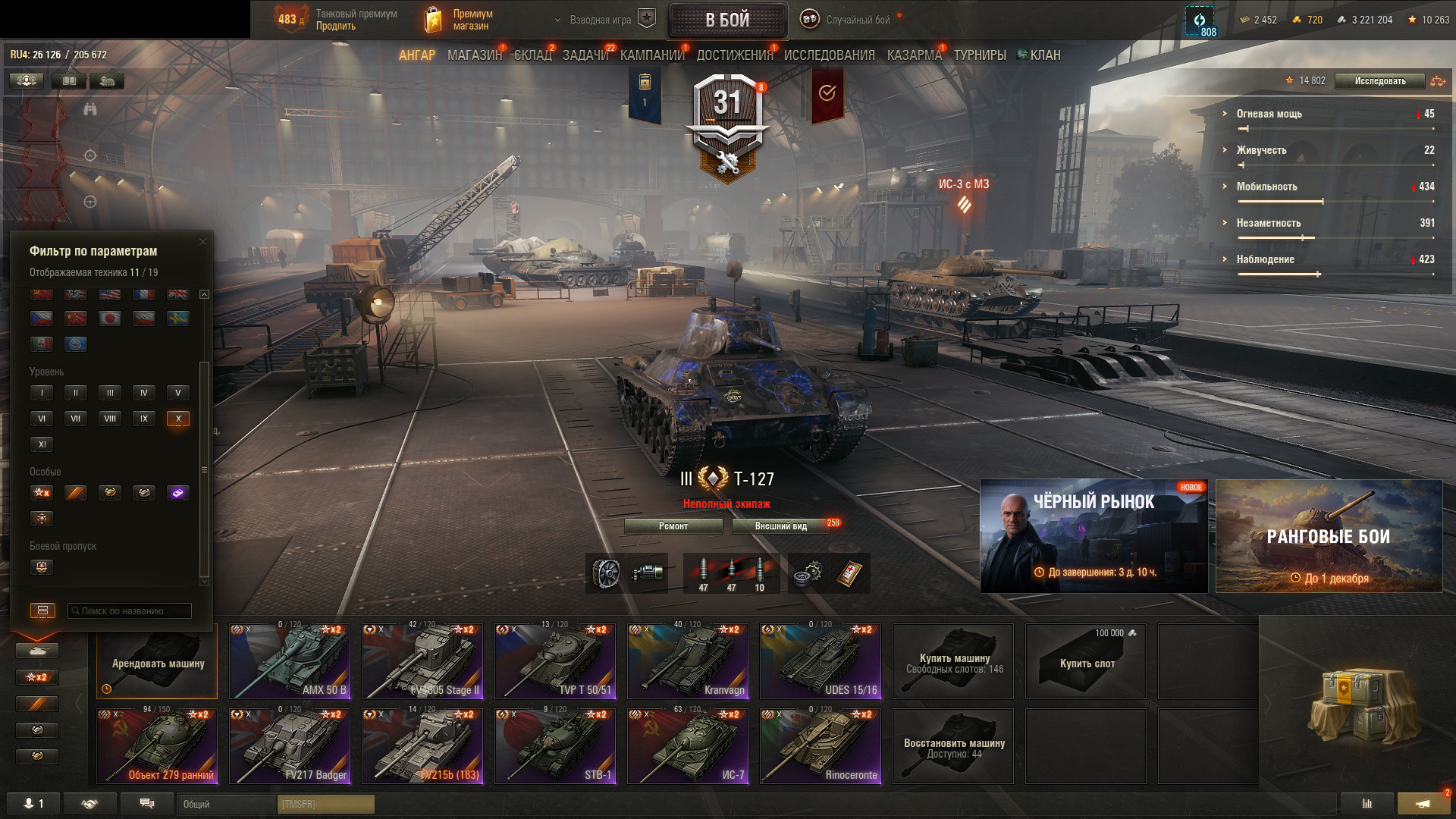Toggle the tier VIII level filter
This screenshot has height=819, width=1456.
(x=110, y=419)
